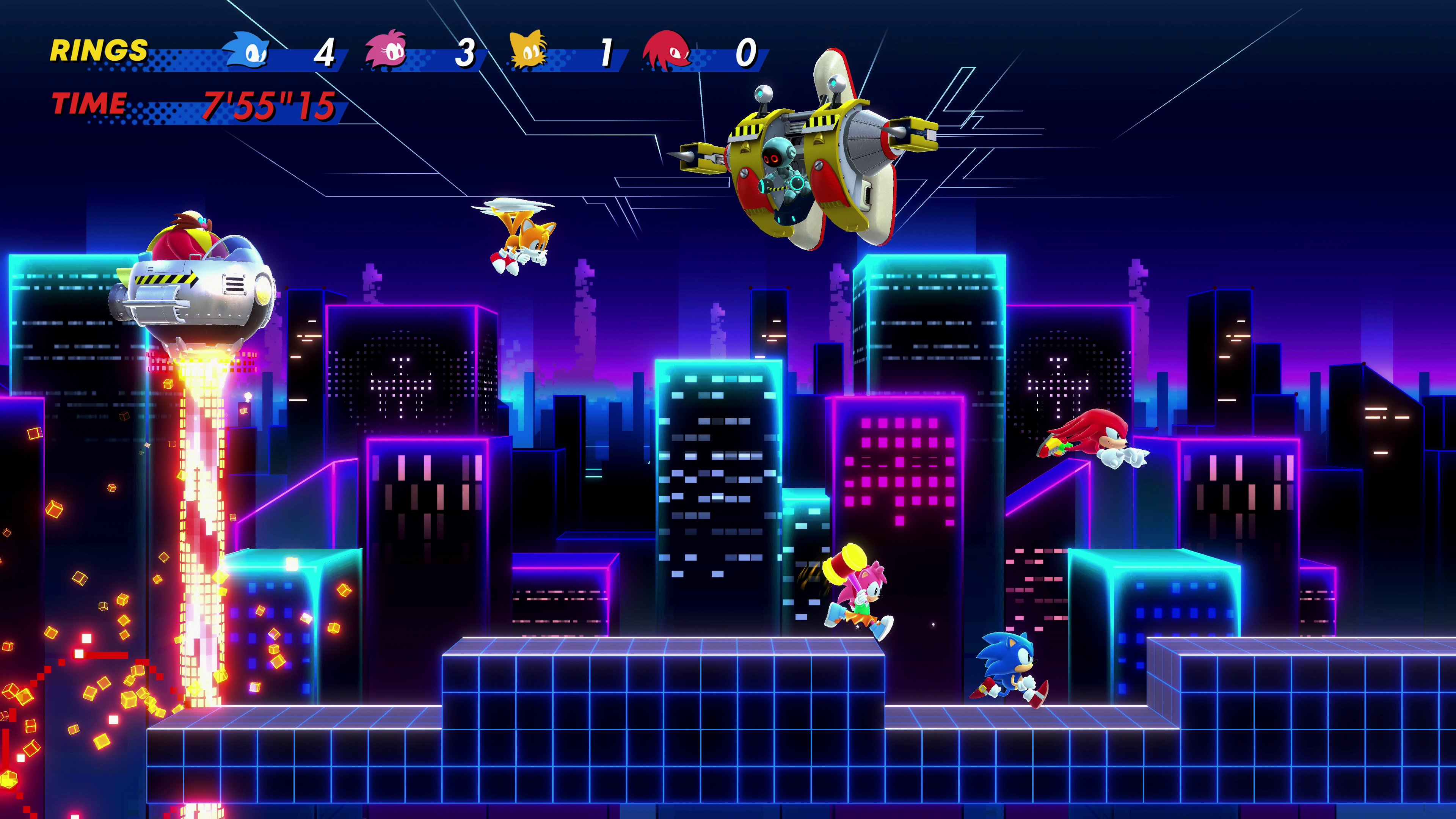Choose the Tails head icon

528,50
